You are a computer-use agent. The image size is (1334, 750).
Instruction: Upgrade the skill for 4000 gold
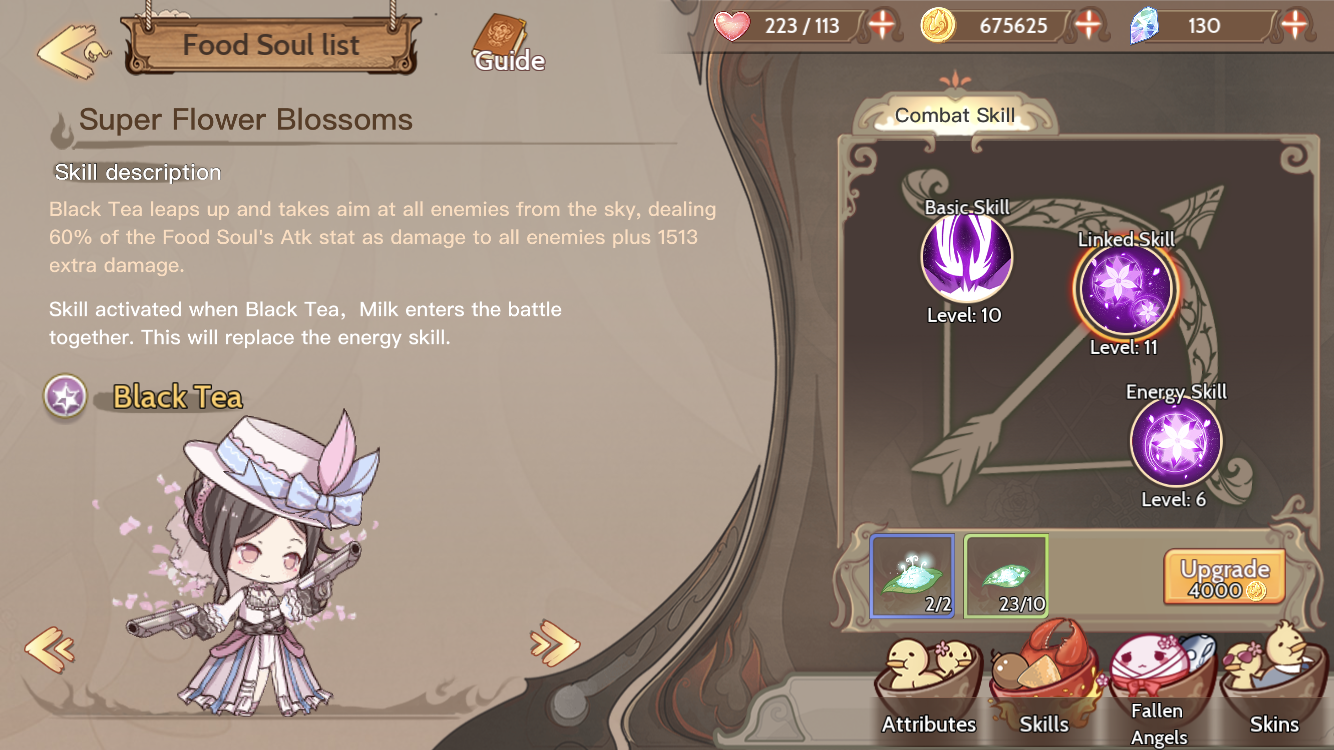point(1224,578)
